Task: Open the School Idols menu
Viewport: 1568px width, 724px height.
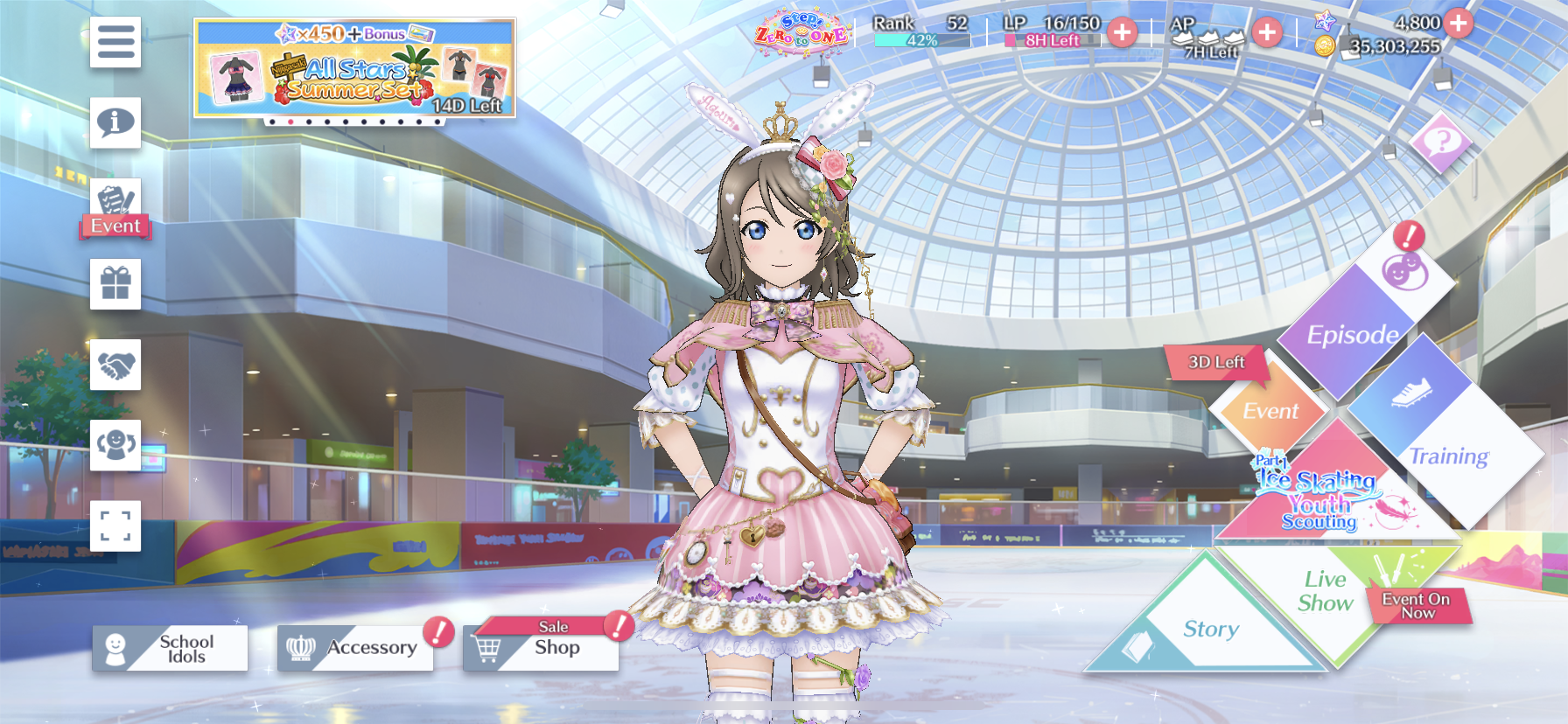Action: [171, 649]
